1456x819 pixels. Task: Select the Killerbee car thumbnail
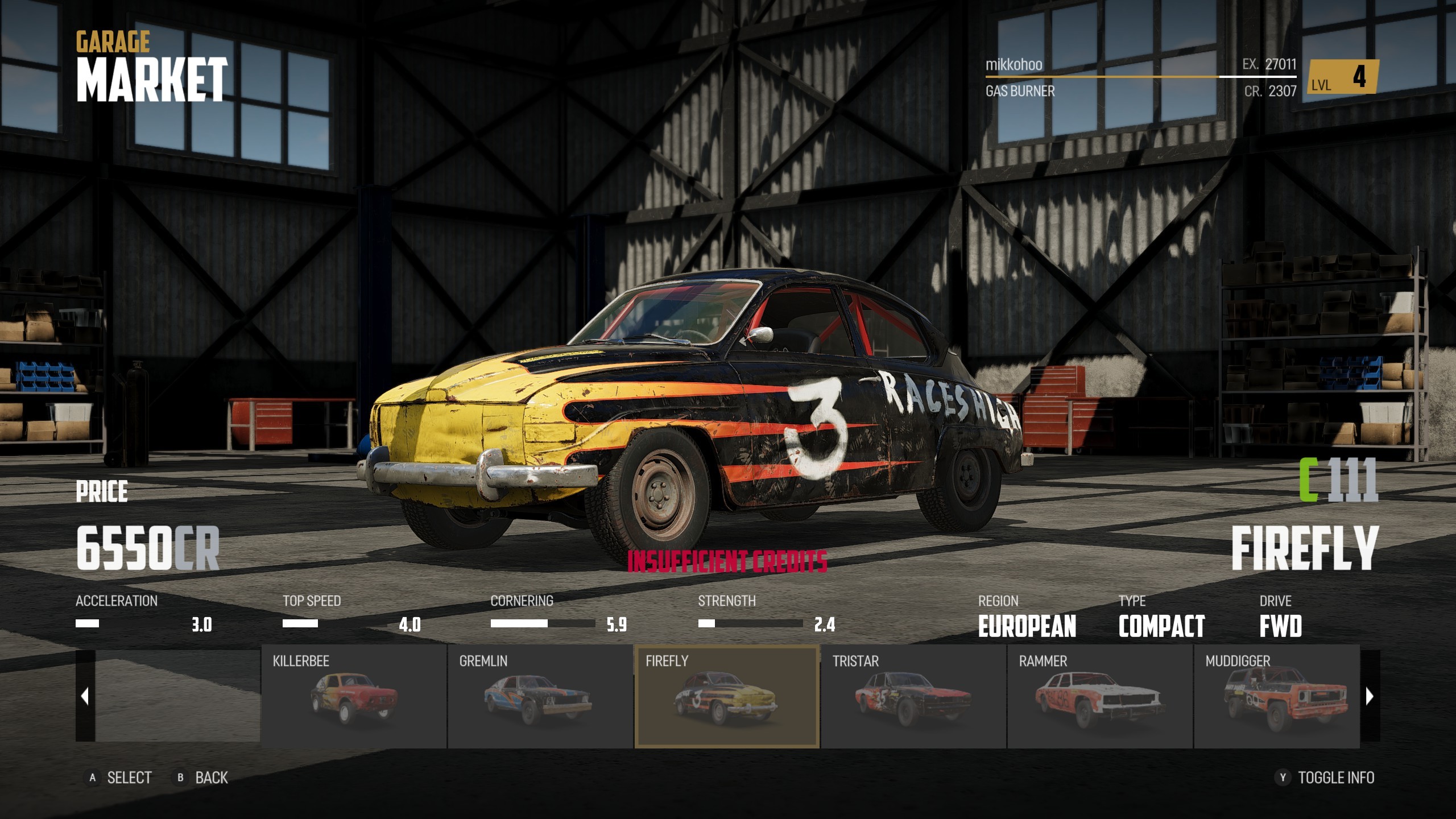click(x=354, y=696)
